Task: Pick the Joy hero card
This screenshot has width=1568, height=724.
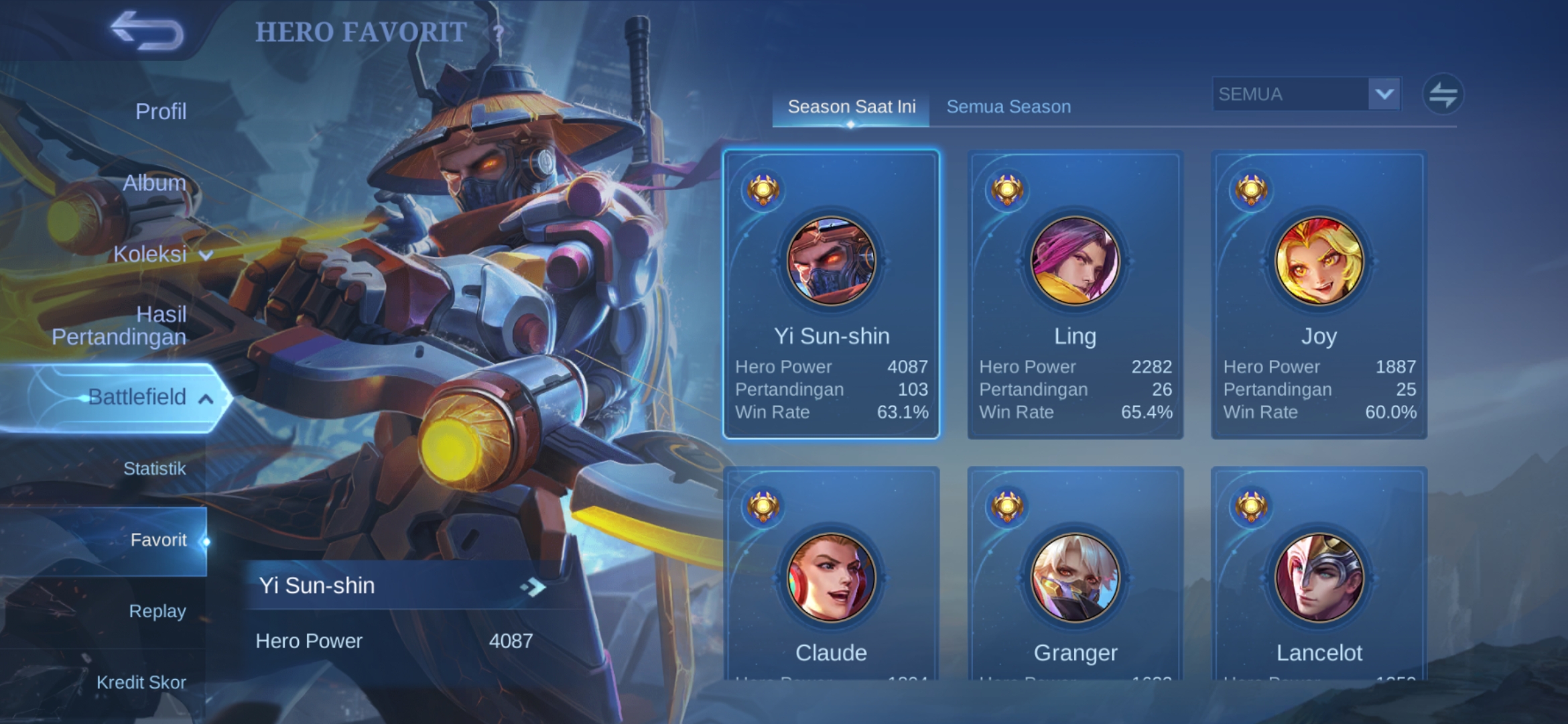Action: coord(1319,295)
